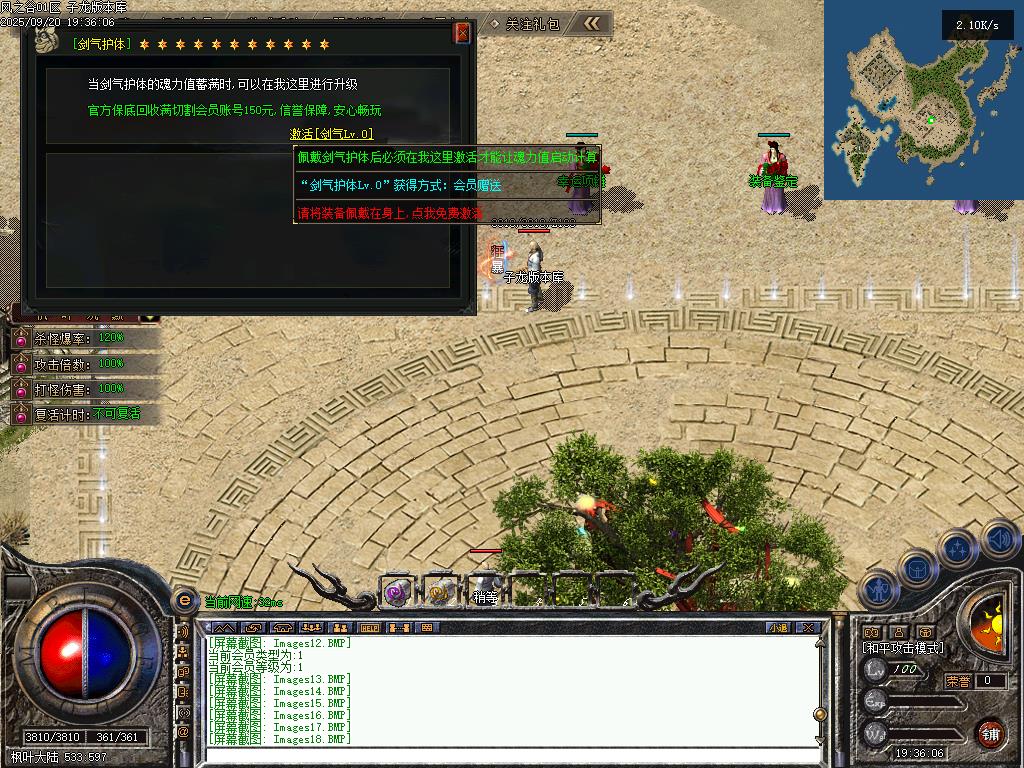Click the HELP button on chat toolbar

pos(370,627)
